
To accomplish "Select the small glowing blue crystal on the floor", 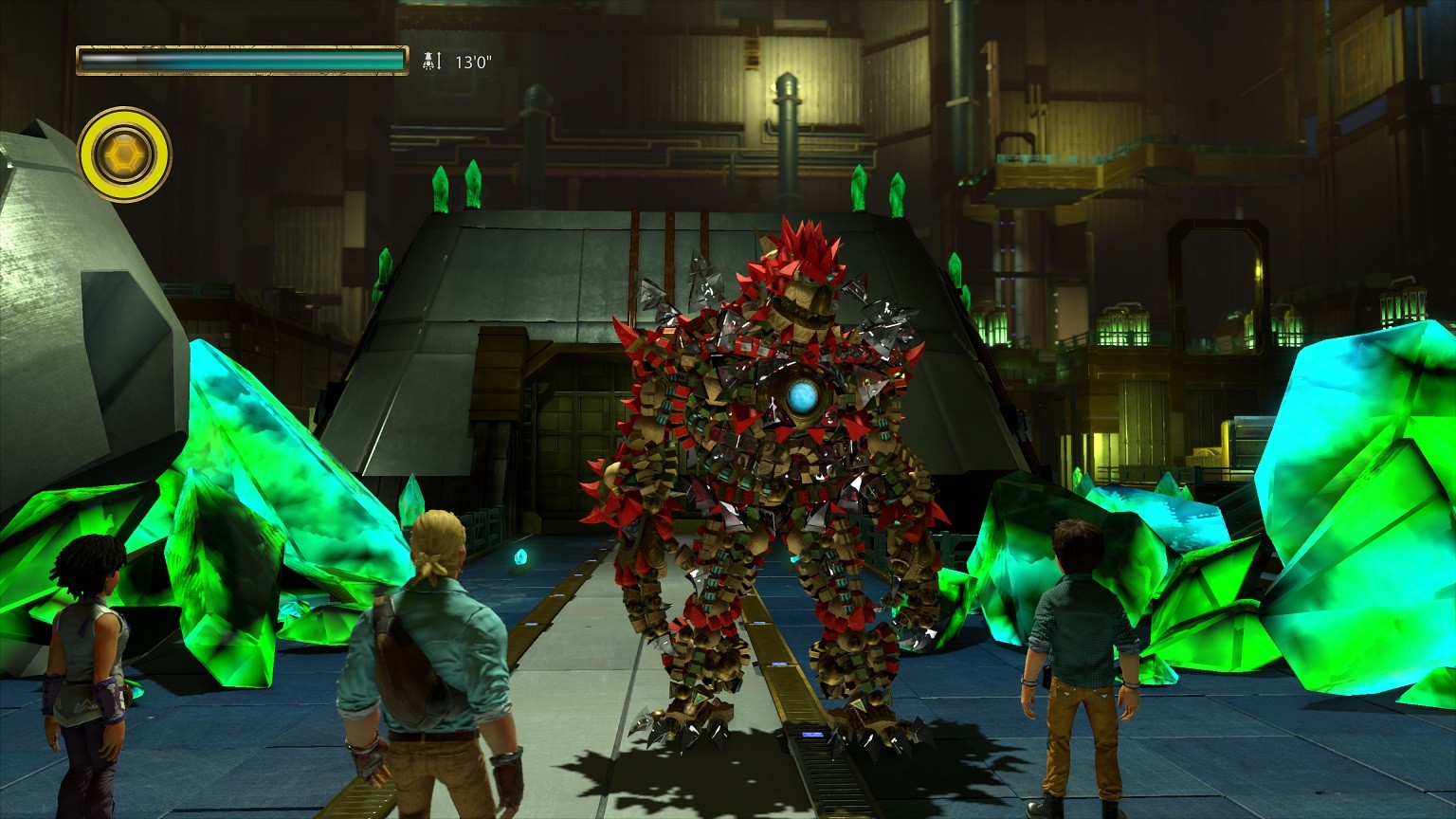I will click(519, 559).
